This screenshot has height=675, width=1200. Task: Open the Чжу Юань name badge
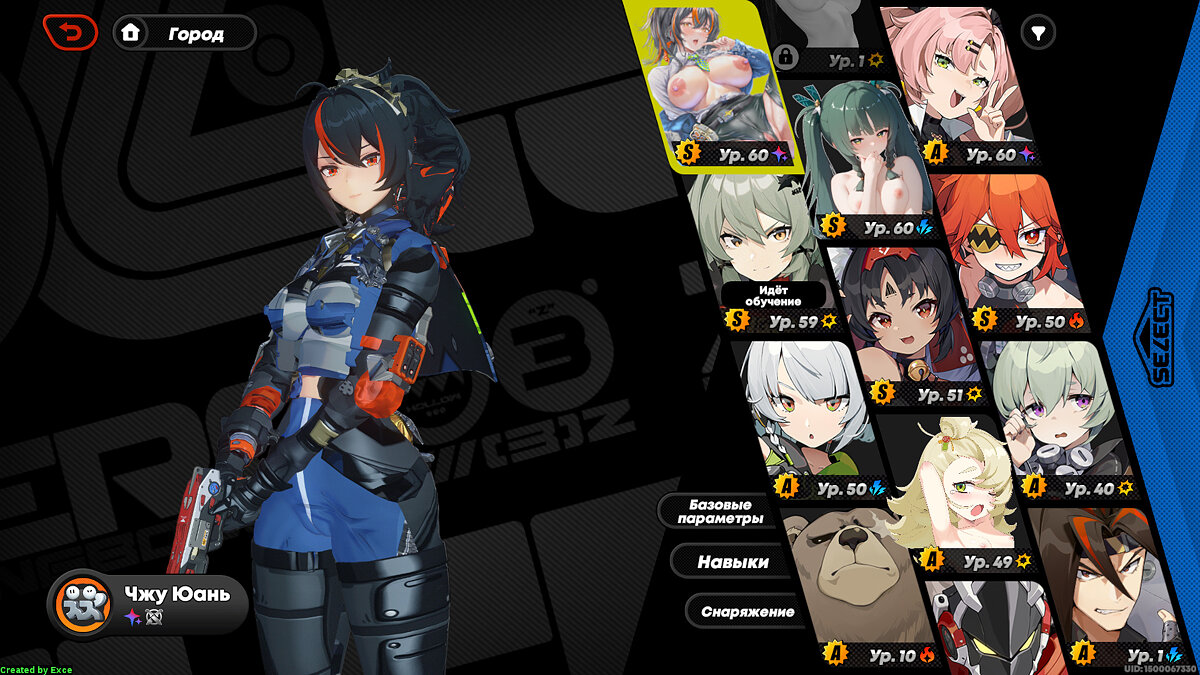click(x=148, y=603)
